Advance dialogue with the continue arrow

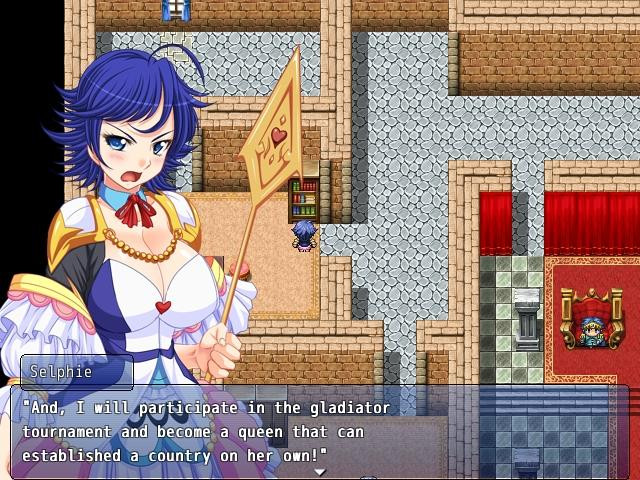point(320,471)
